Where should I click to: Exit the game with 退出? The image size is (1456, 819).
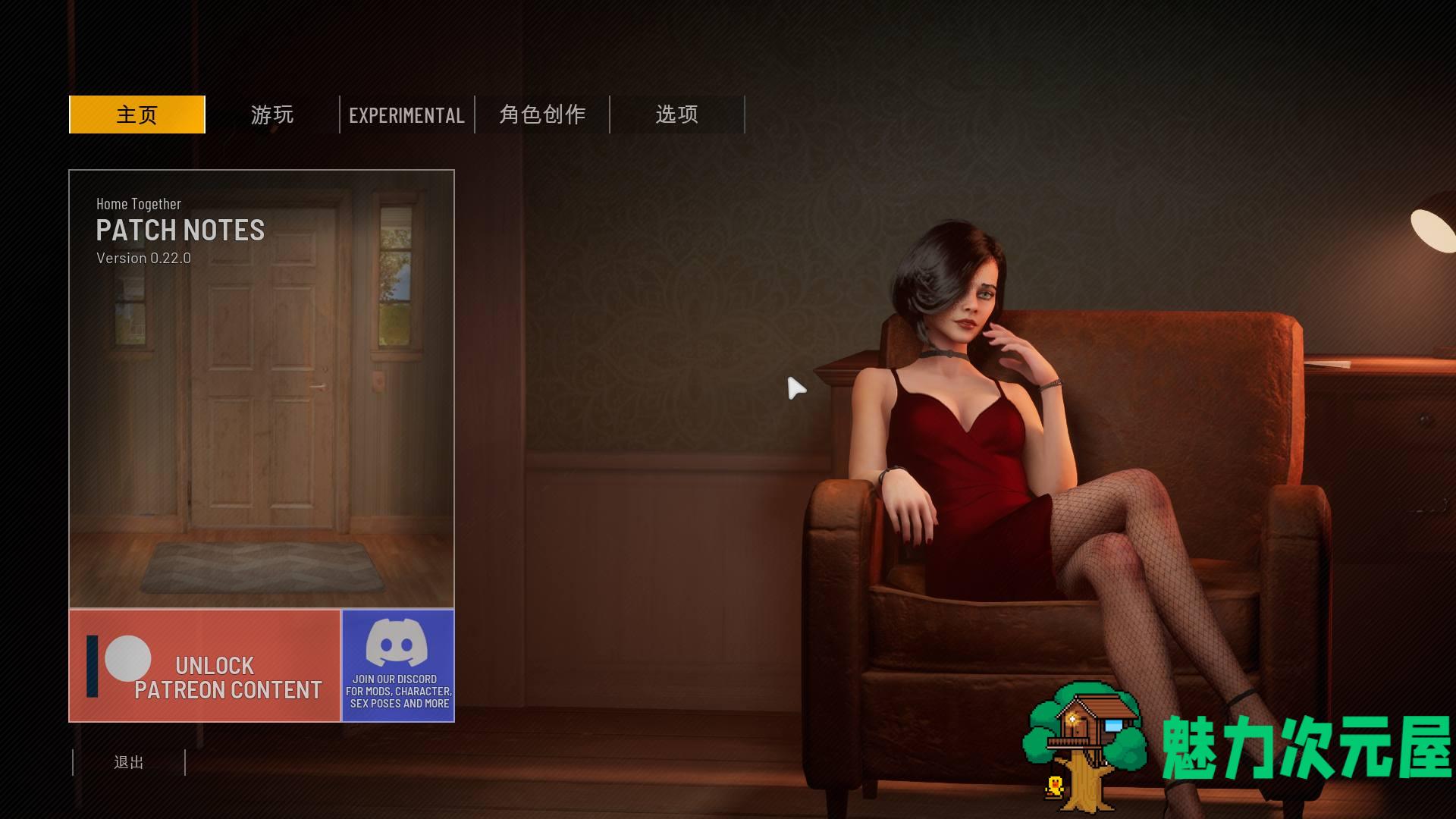point(129,762)
